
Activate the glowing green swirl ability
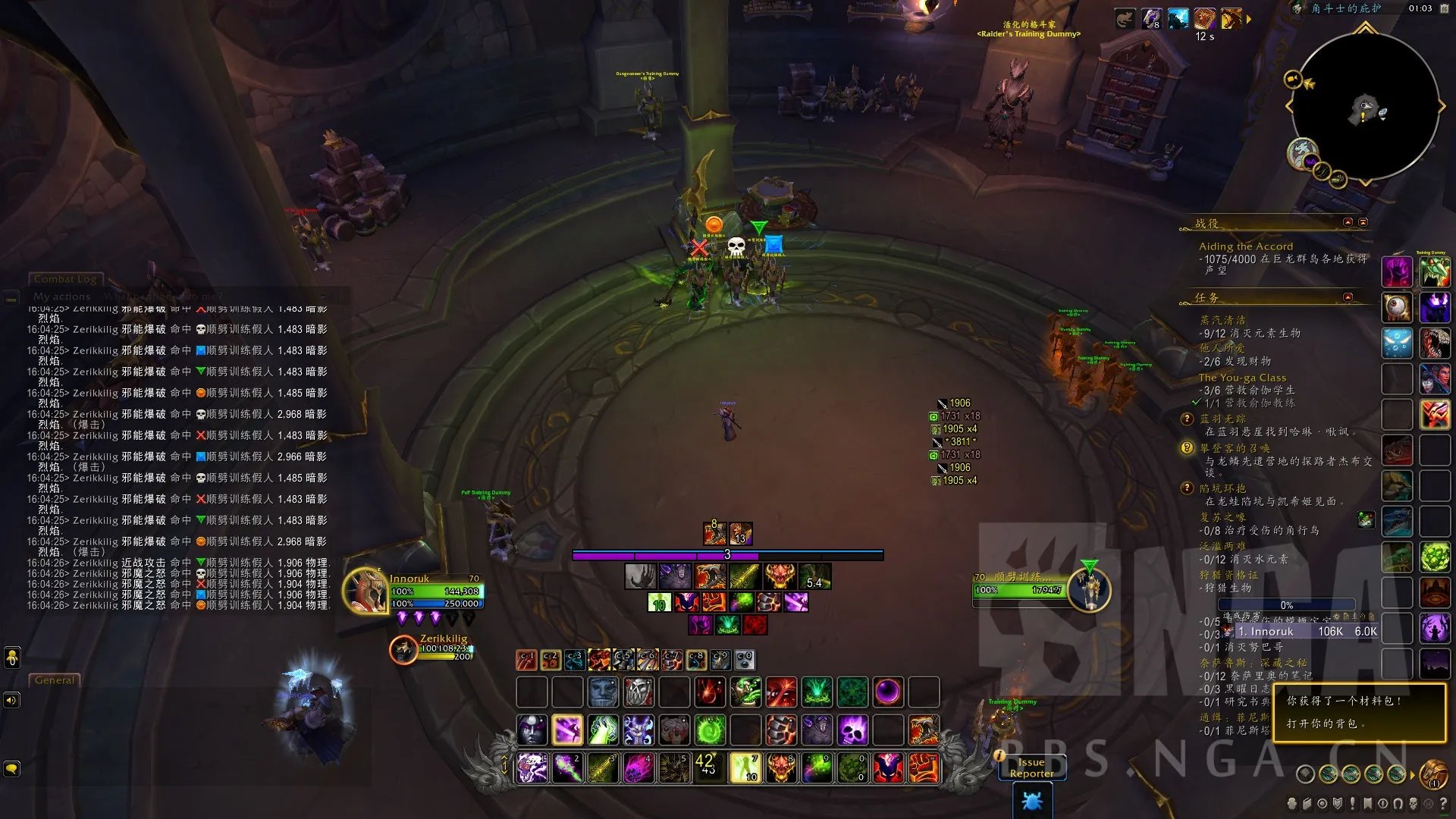click(x=711, y=730)
